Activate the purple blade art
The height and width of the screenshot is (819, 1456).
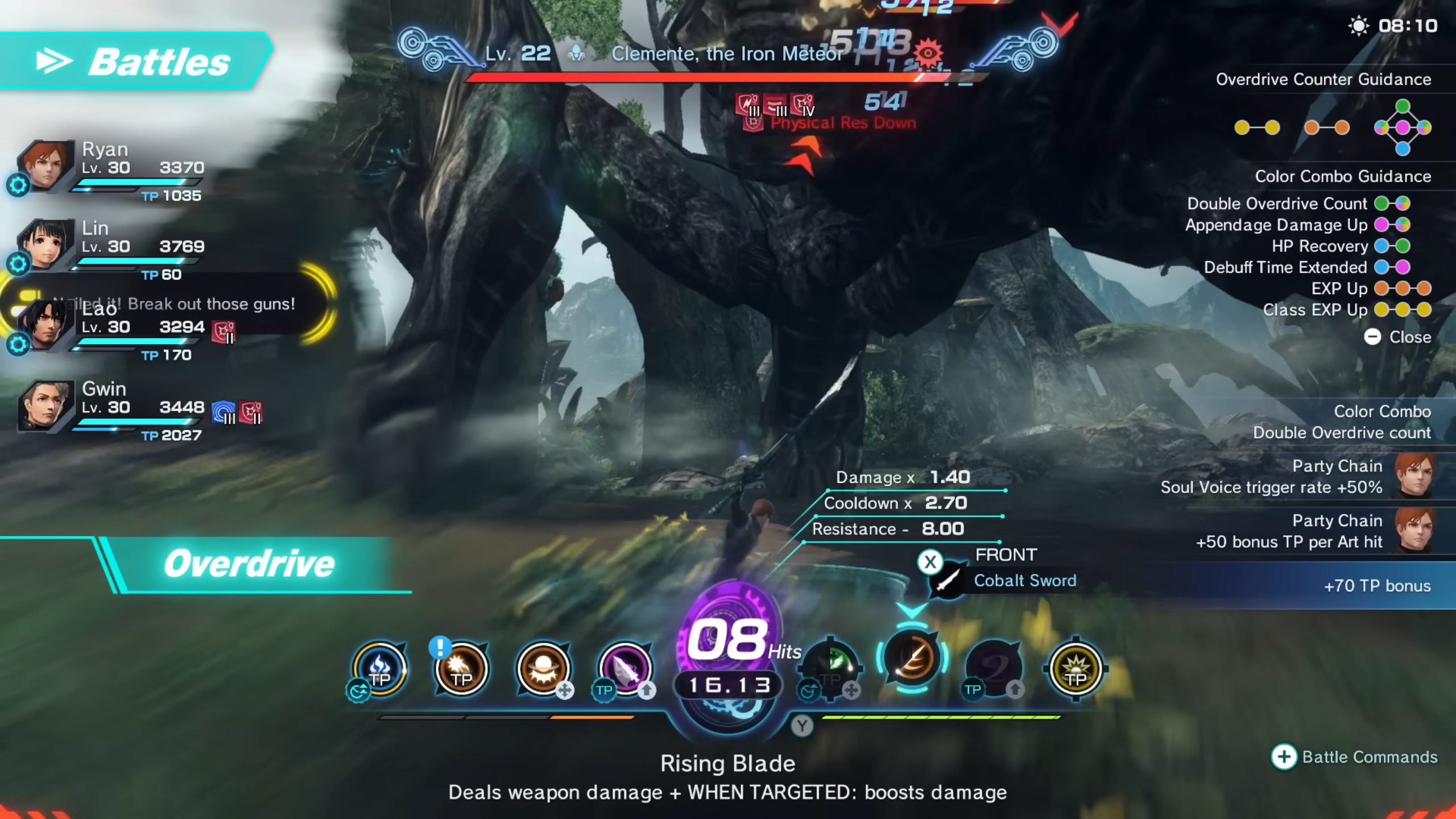click(625, 669)
